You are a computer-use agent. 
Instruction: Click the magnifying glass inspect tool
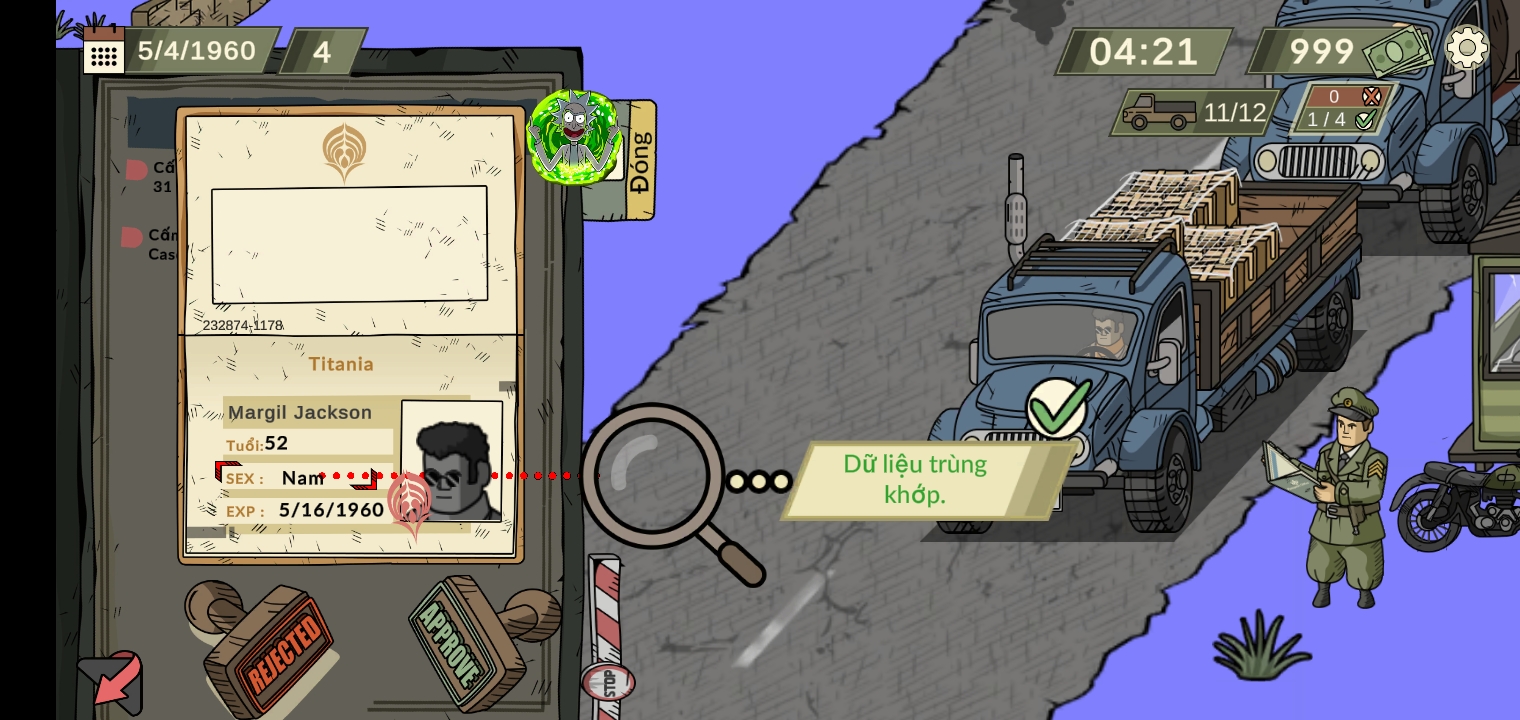click(x=655, y=478)
